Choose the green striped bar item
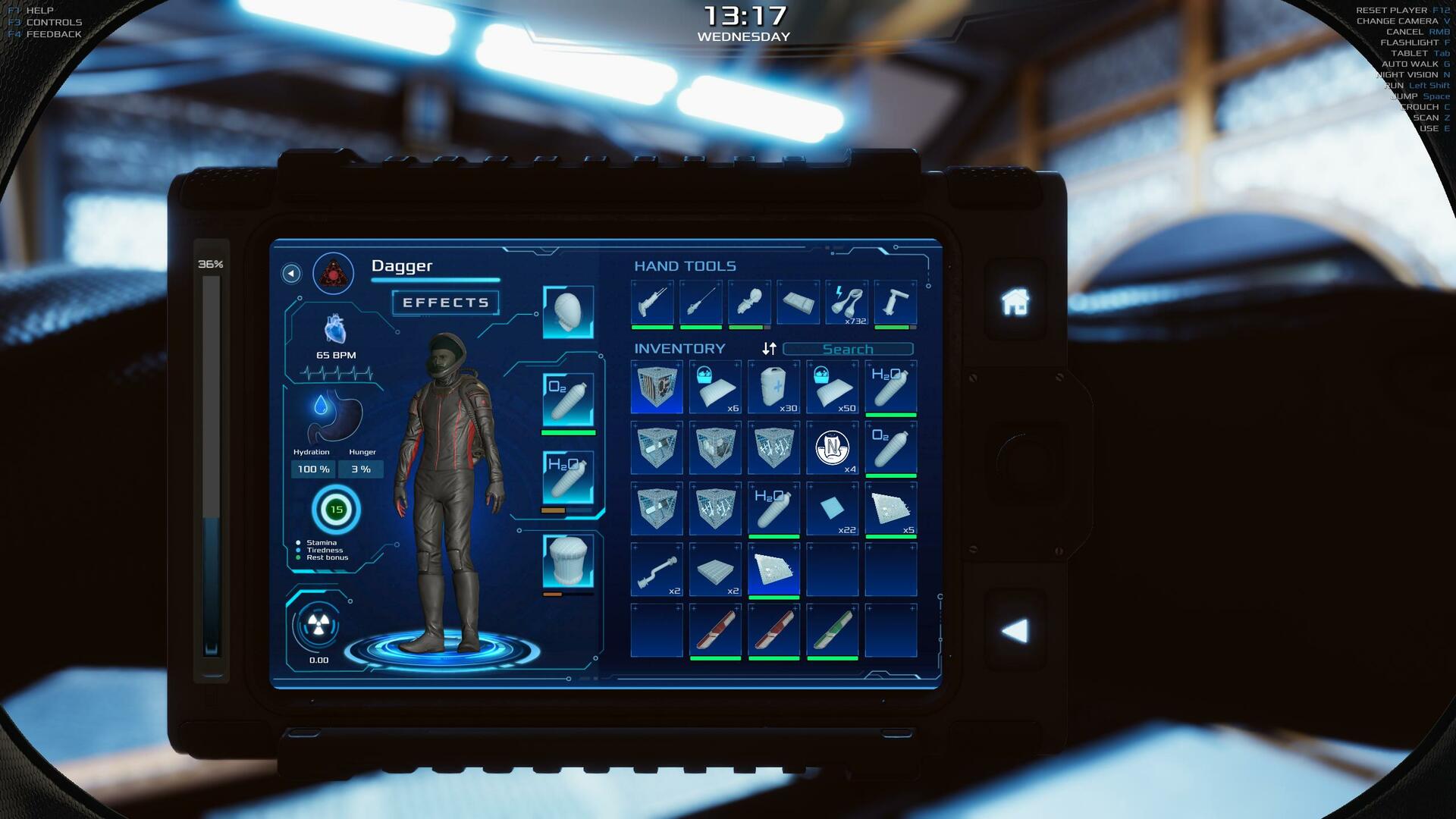Viewport: 1456px width, 819px height. click(832, 631)
